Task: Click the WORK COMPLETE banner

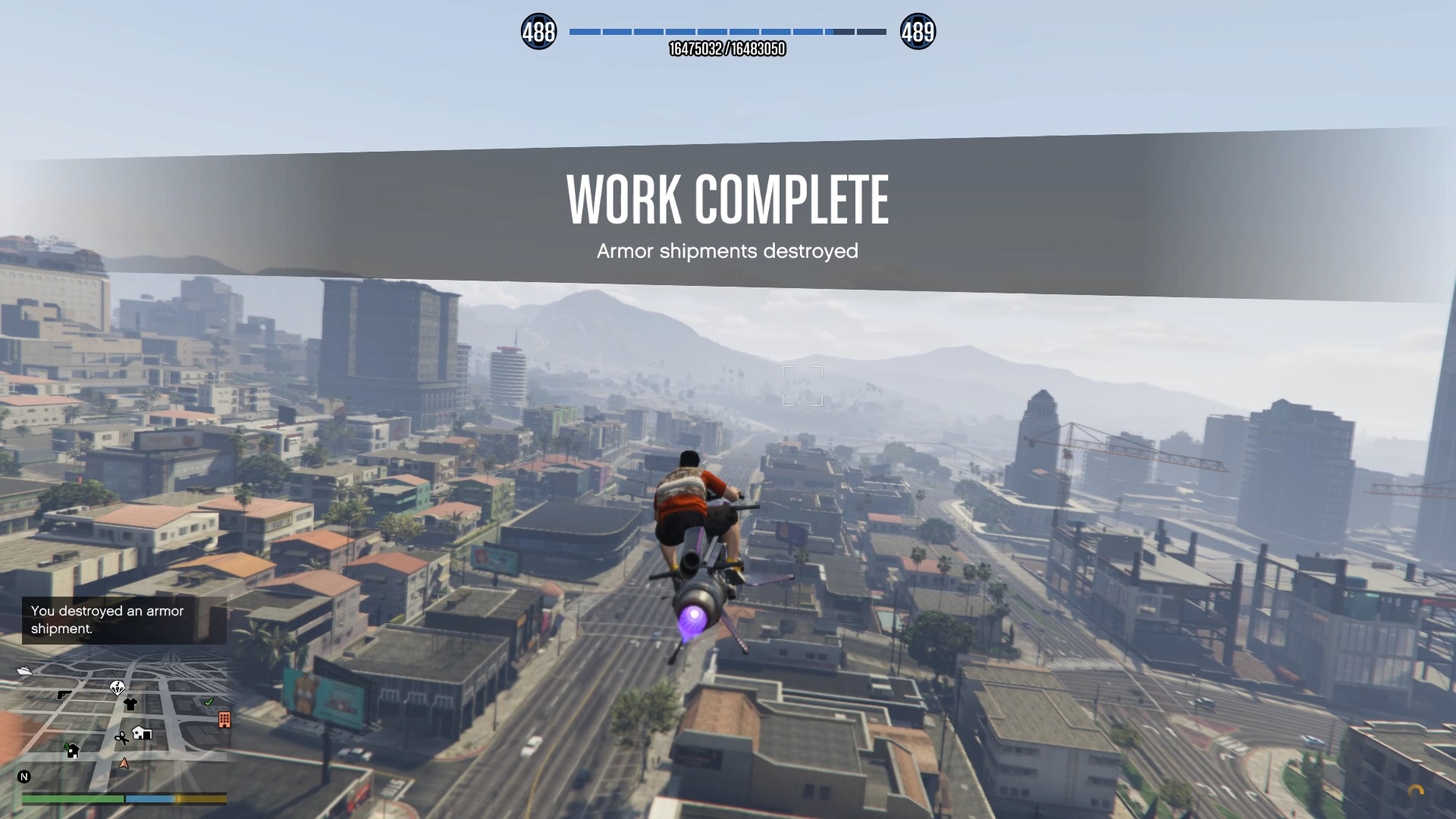Action: click(x=727, y=199)
